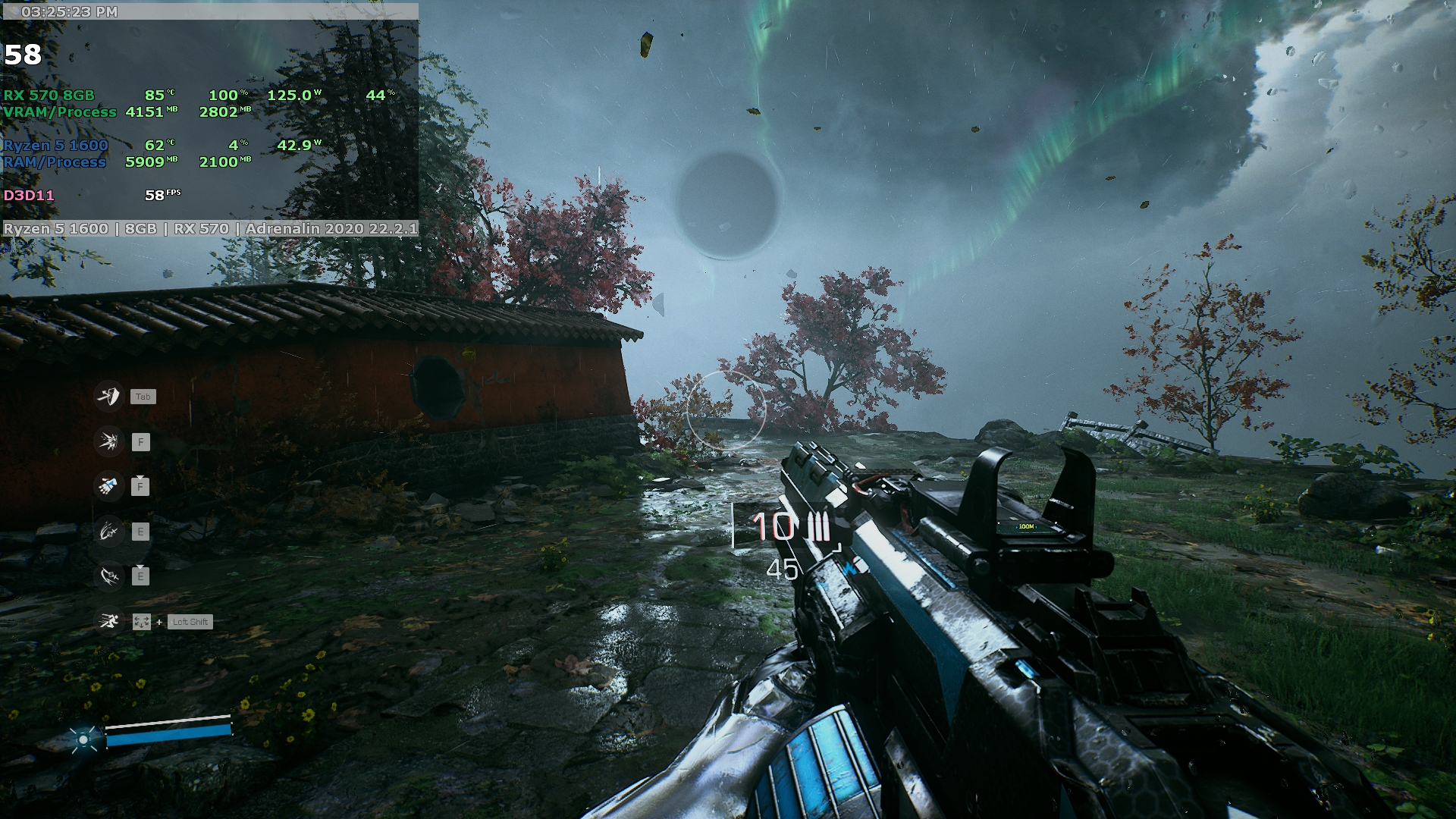The width and height of the screenshot is (1456, 819).
Task: Choose the blue gauntlet fist ability
Action: [x=108, y=486]
